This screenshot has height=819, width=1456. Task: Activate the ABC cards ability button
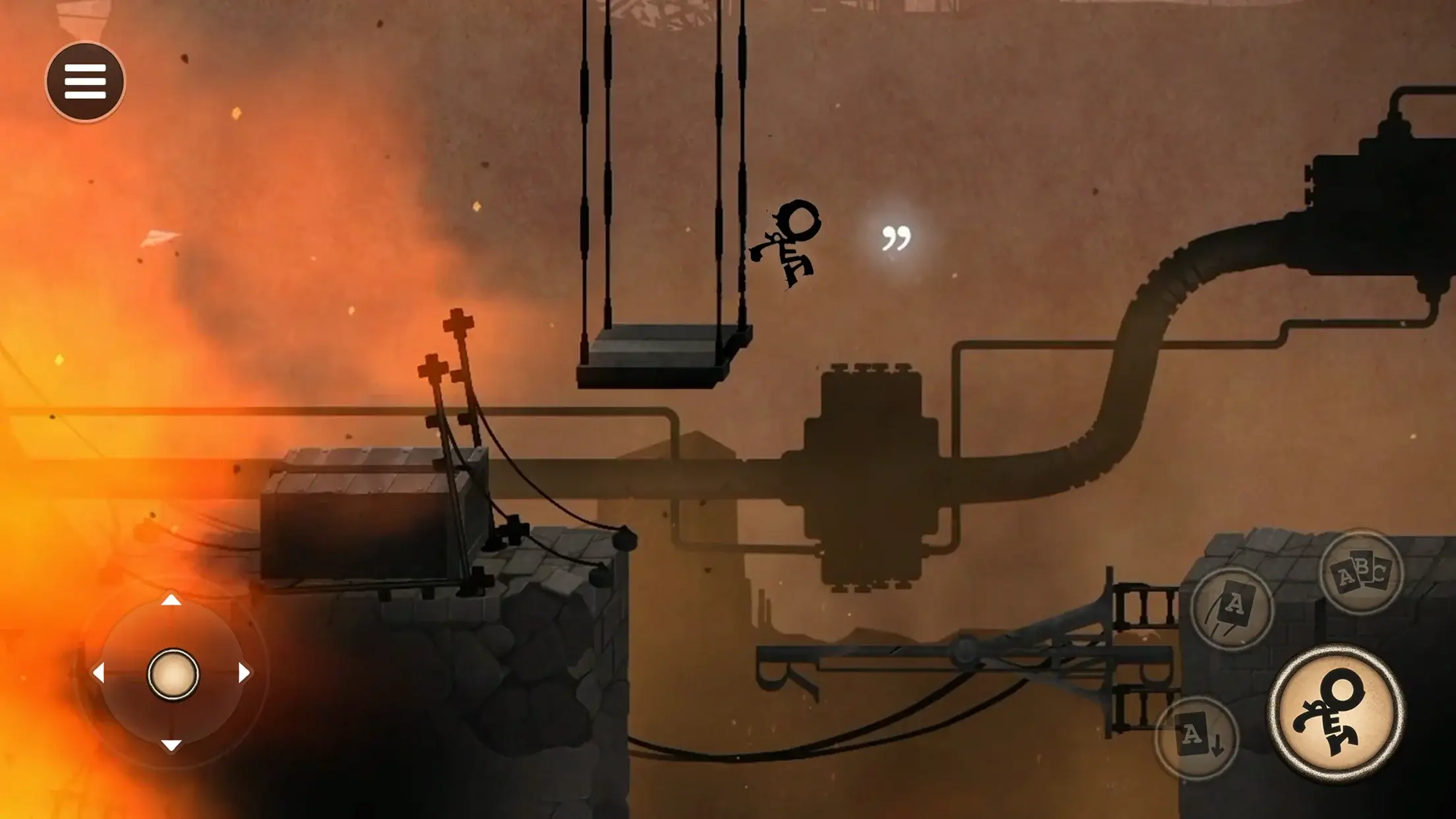tap(1362, 572)
